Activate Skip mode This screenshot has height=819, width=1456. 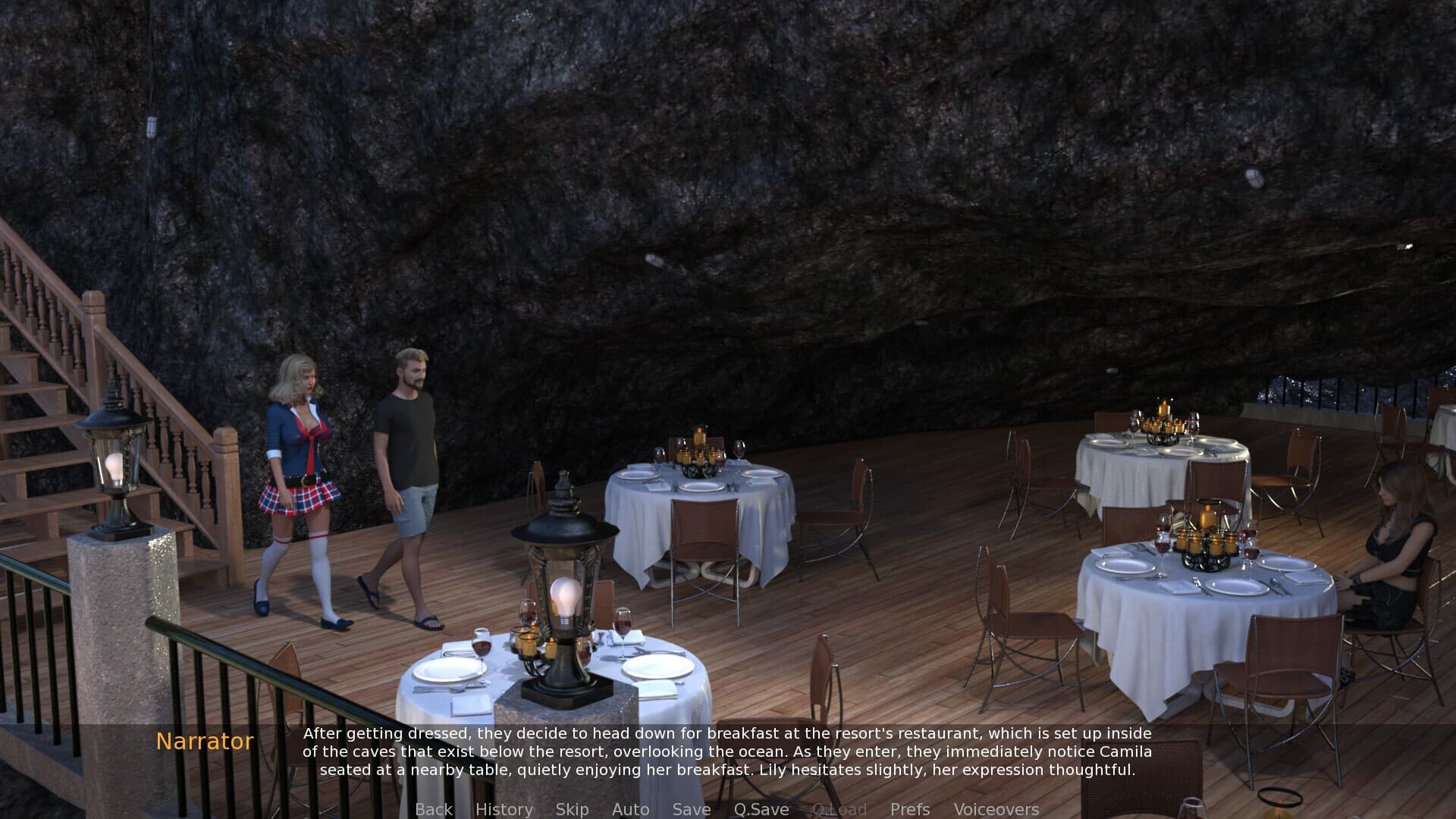pyautogui.click(x=572, y=809)
